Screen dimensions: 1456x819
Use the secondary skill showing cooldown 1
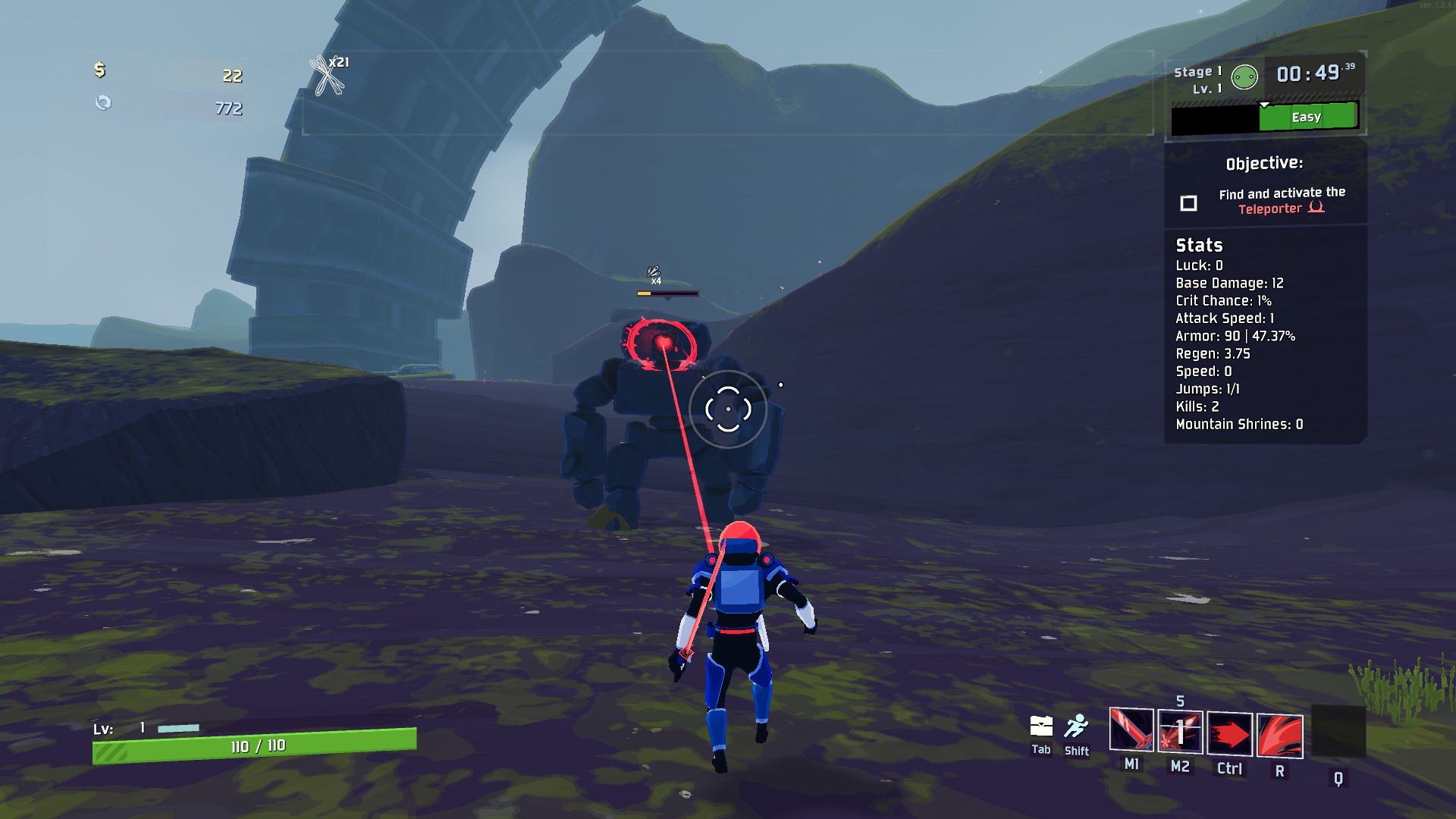click(x=1180, y=733)
